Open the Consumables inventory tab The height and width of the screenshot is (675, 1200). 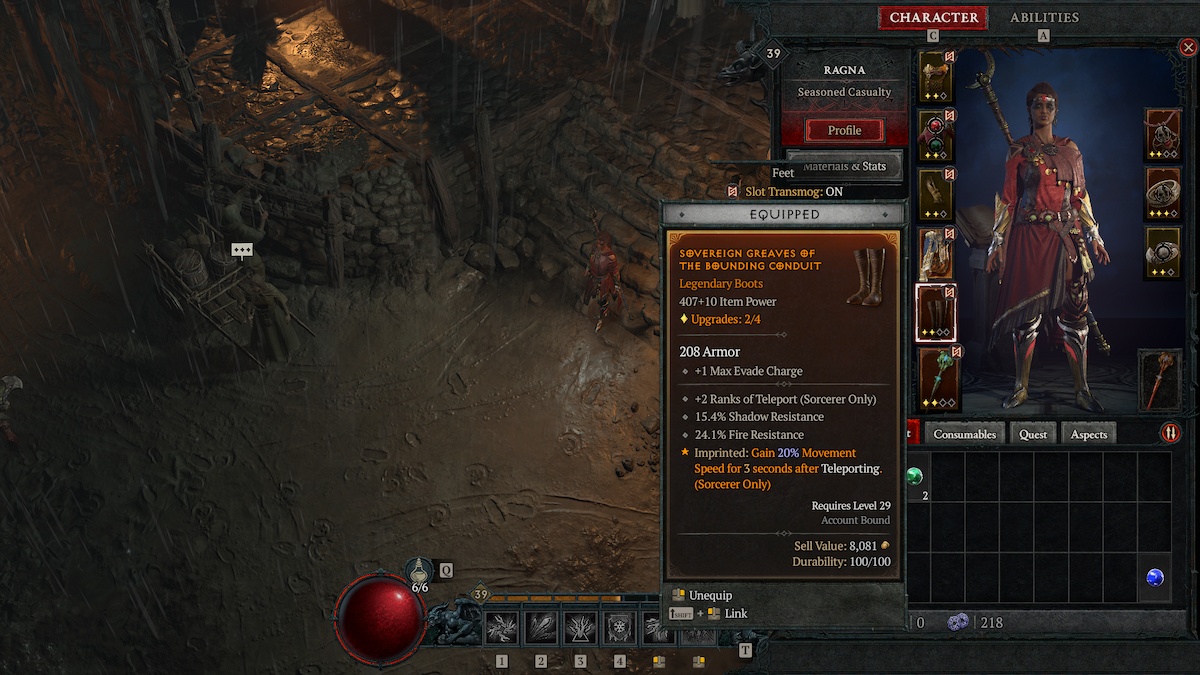point(965,434)
